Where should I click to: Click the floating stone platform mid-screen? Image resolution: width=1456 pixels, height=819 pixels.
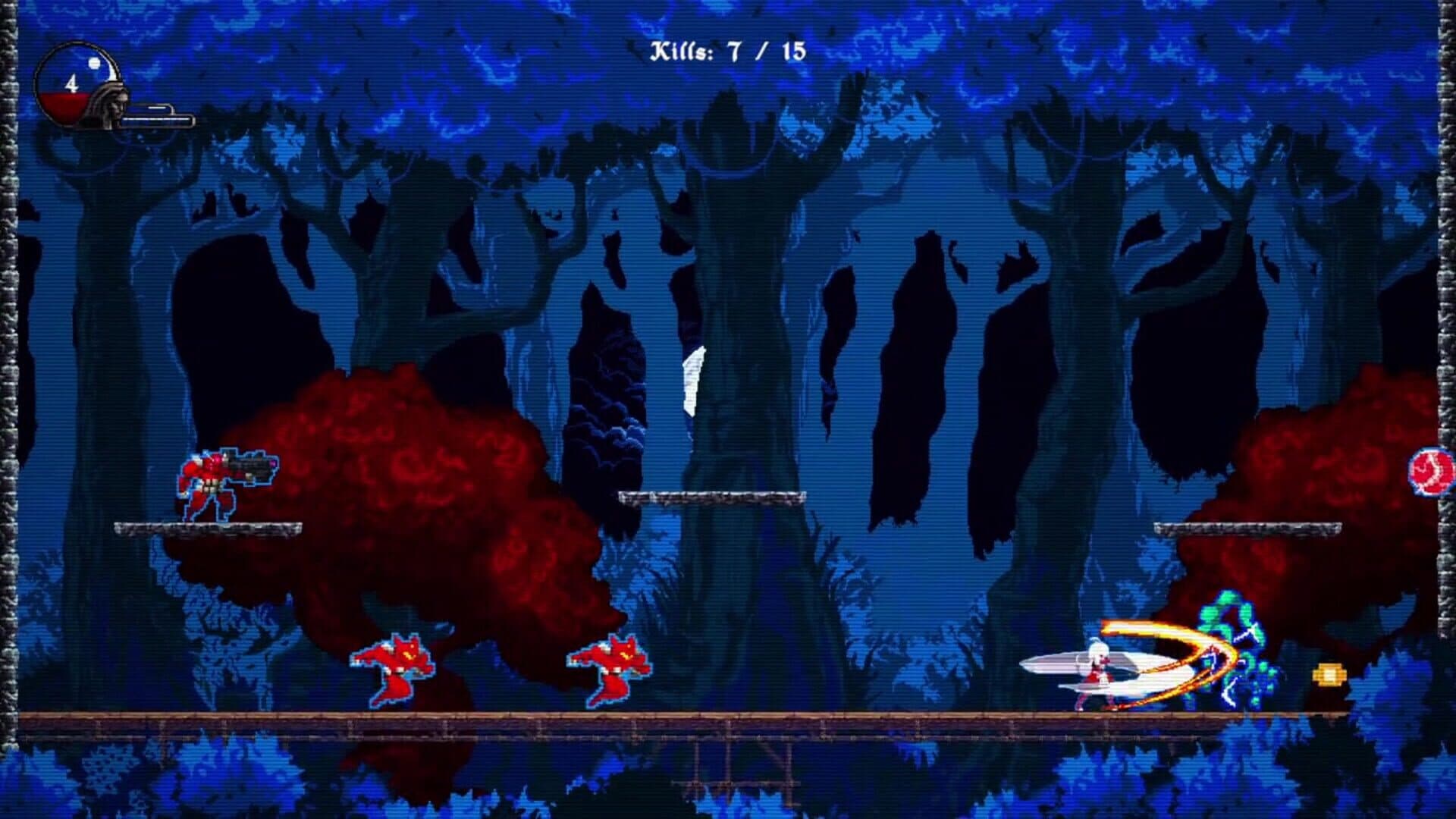point(713,497)
